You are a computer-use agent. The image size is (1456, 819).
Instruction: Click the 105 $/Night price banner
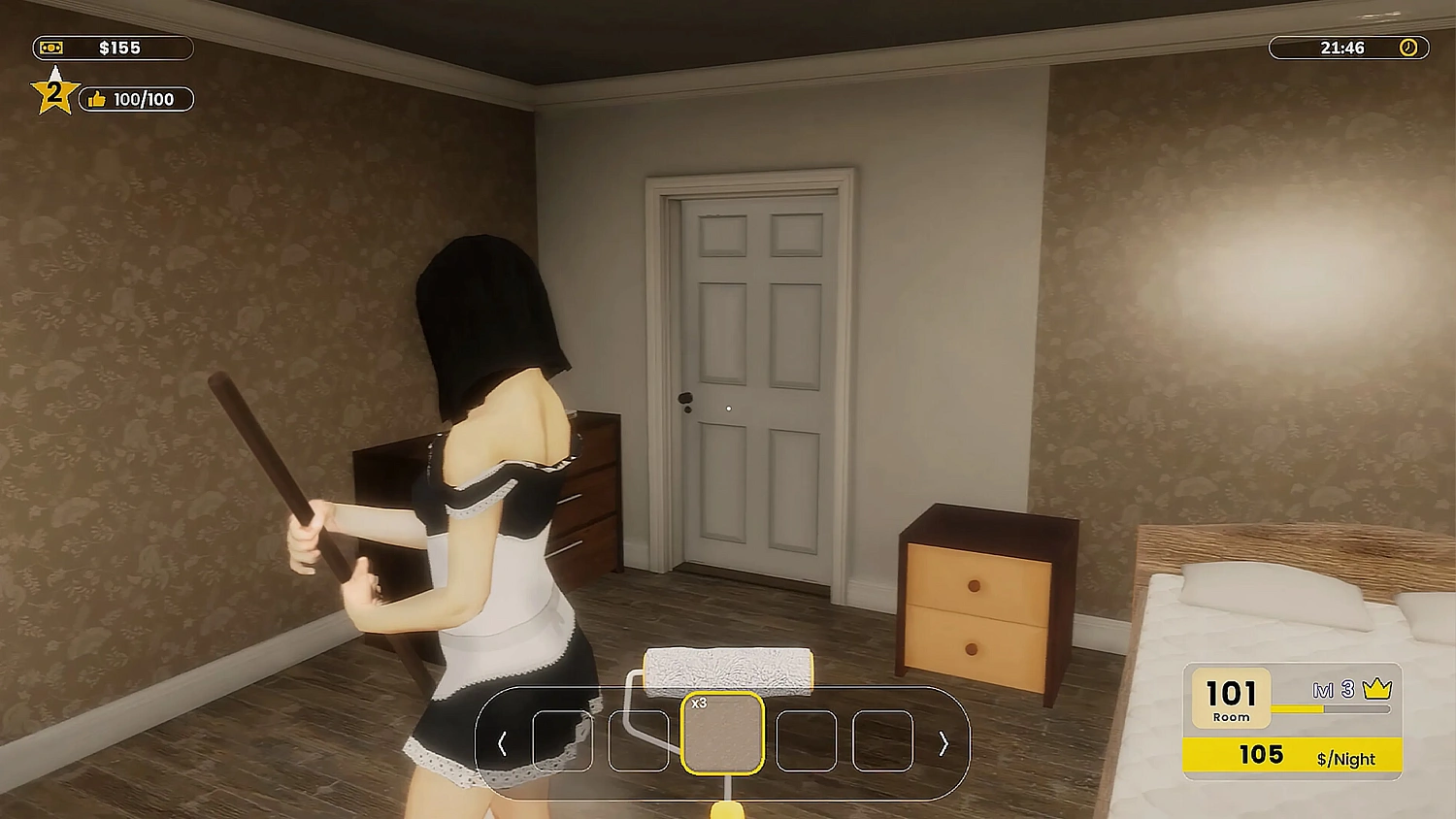[1292, 756]
